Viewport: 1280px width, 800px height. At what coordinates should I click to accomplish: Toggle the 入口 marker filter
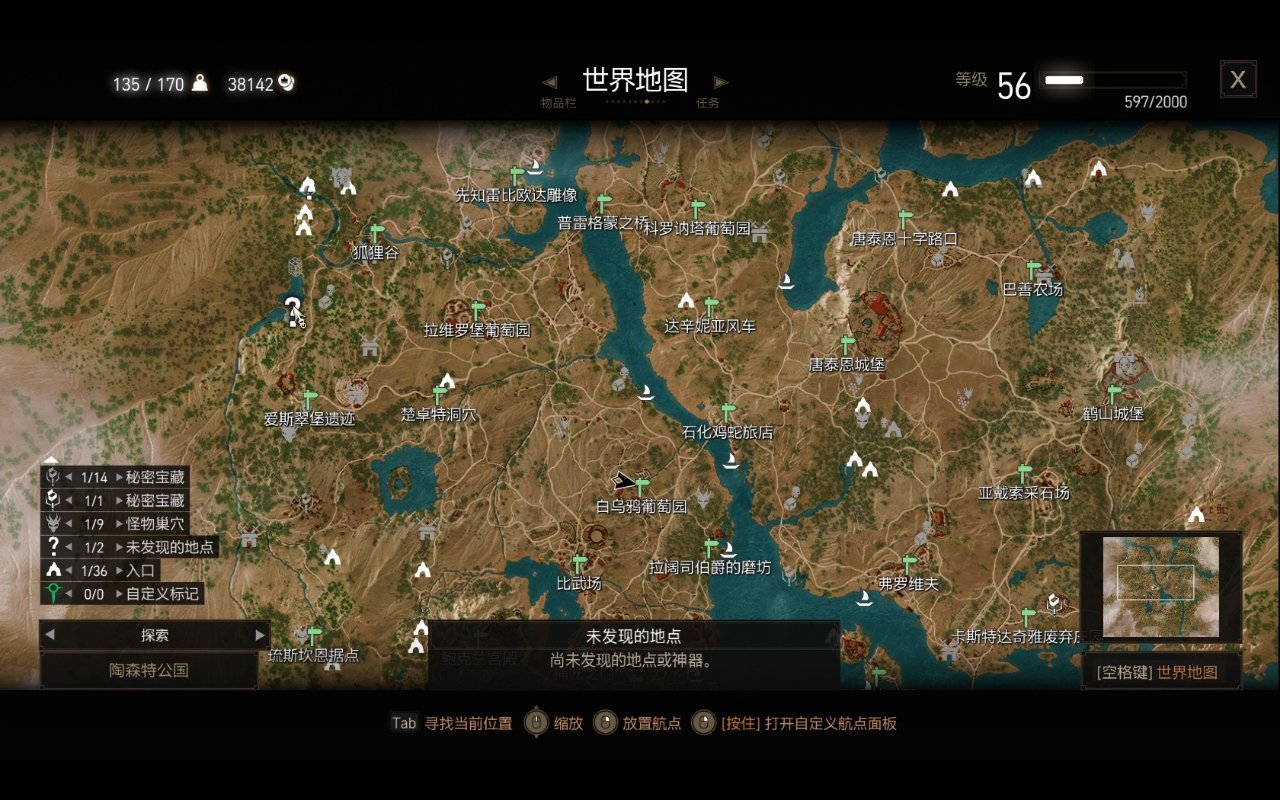50,570
